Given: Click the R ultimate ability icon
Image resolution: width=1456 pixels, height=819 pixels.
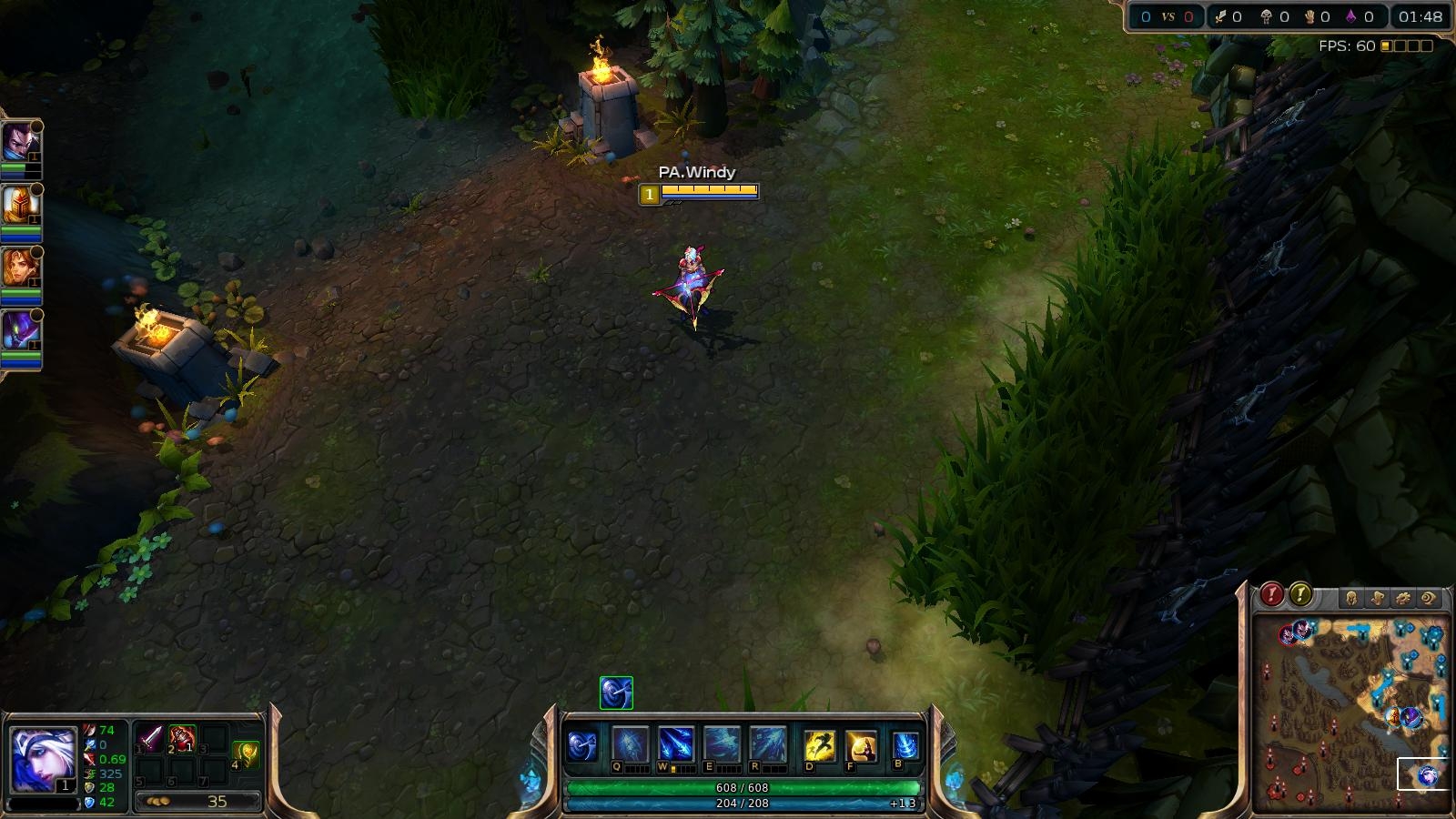Looking at the screenshot, I should pyautogui.click(x=767, y=744).
